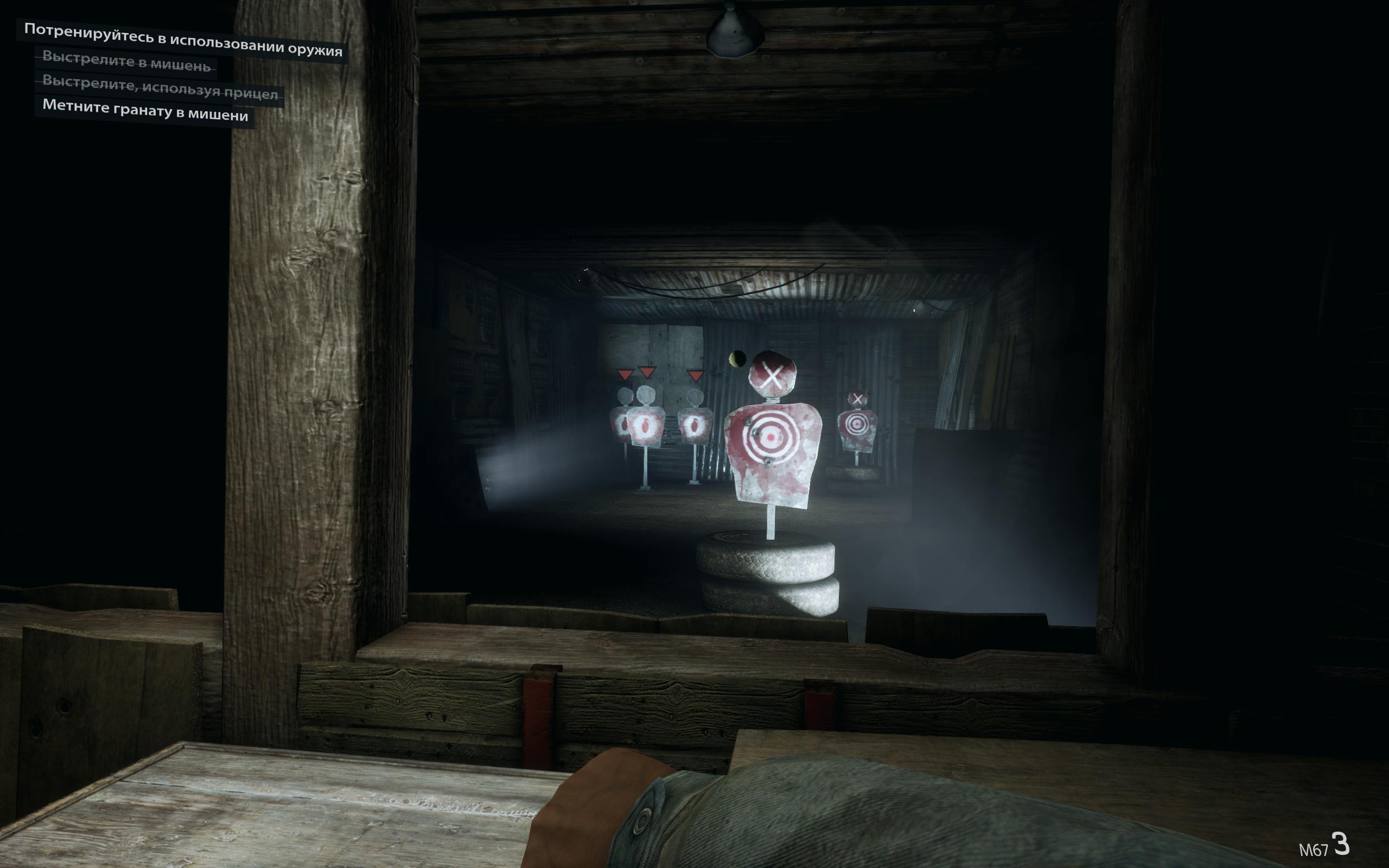The width and height of the screenshot is (1389, 868).
Task: Choose the active "Метните гранату в мишени" objective
Action: (145, 110)
